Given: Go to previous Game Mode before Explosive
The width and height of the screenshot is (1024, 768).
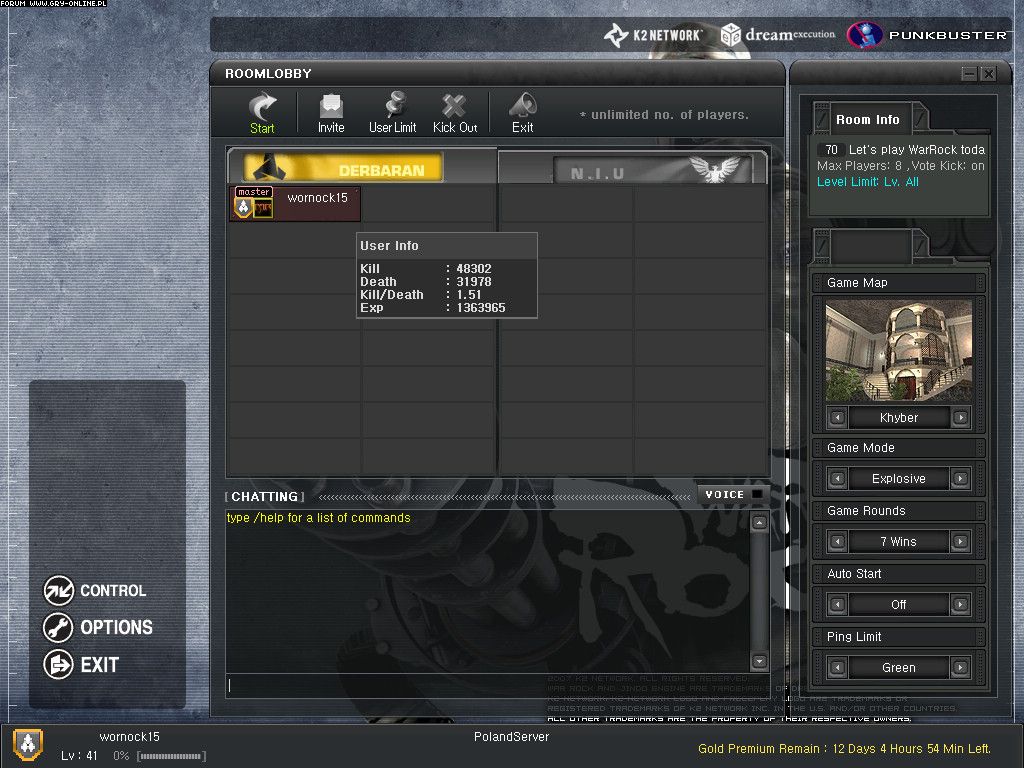Looking at the screenshot, I should [x=838, y=479].
